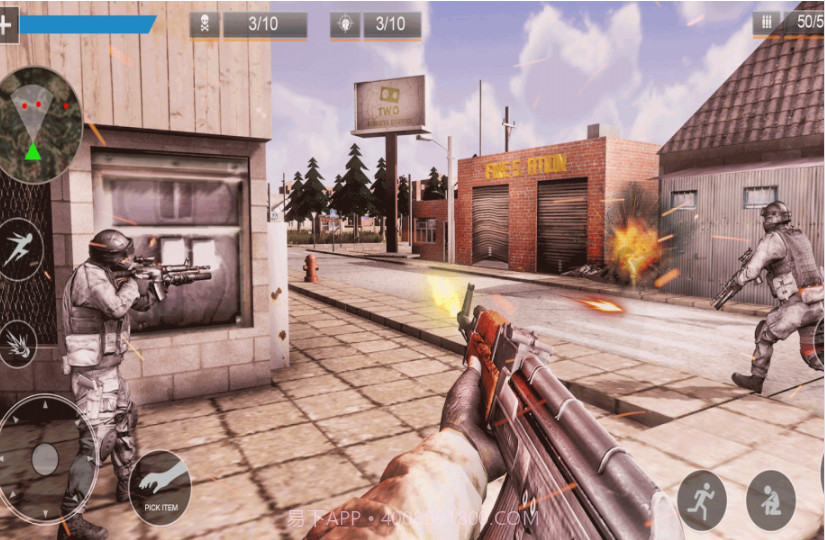Screen dimensions: 825x540
Task: Select the lightbulb objective counter icon
Action: (345, 25)
